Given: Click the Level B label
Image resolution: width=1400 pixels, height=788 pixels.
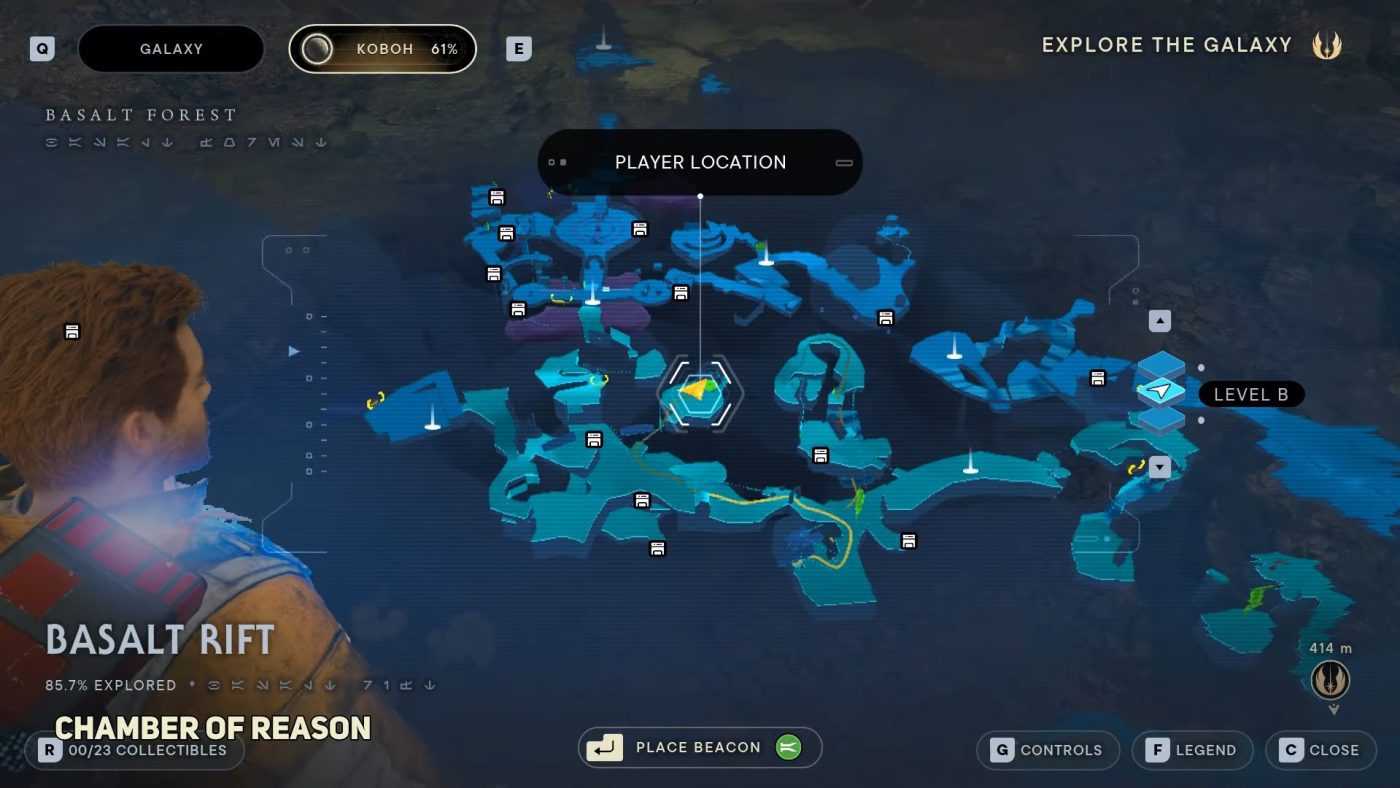Looking at the screenshot, I should pos(1251,394).
